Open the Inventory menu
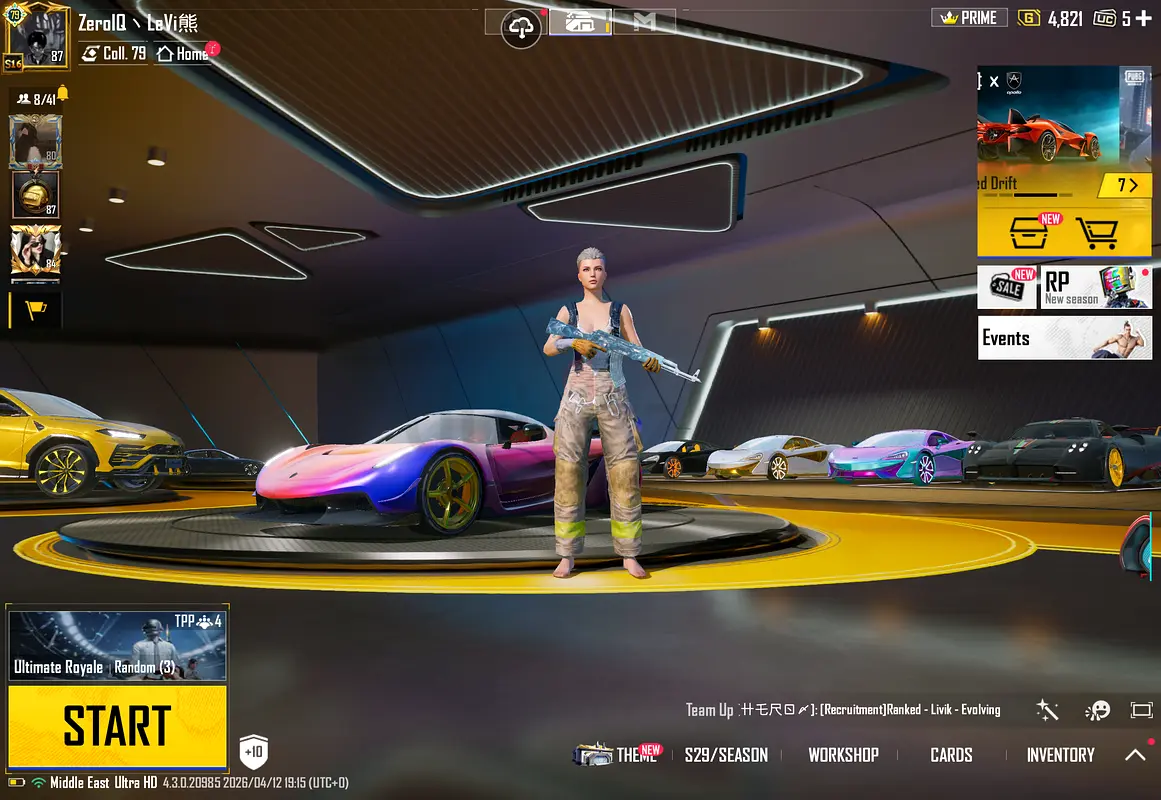 tap(1060, 755)
